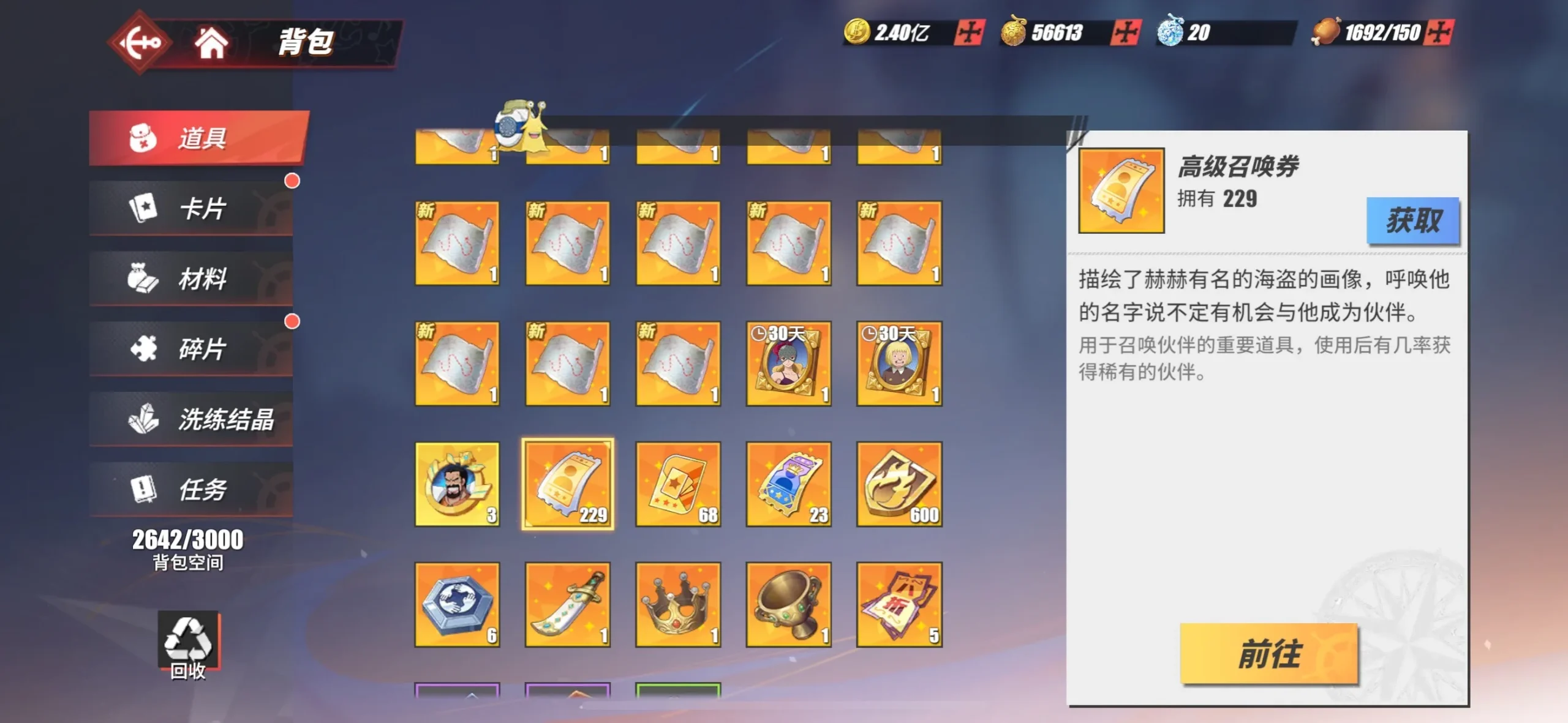Pick the golden crown item
Viewport: 1568px width, 723px height.
[677, 604]
